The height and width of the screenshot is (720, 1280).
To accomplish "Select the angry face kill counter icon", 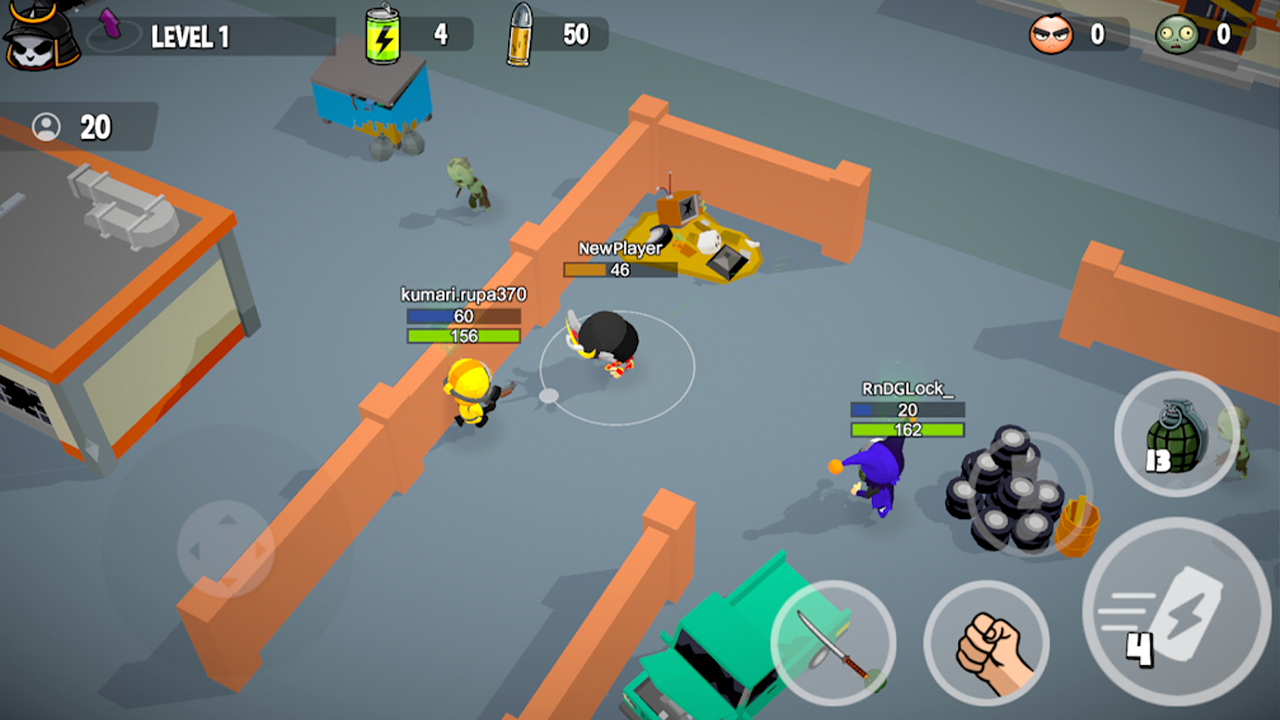I will pyautogui.click(x=1052, y=33).
